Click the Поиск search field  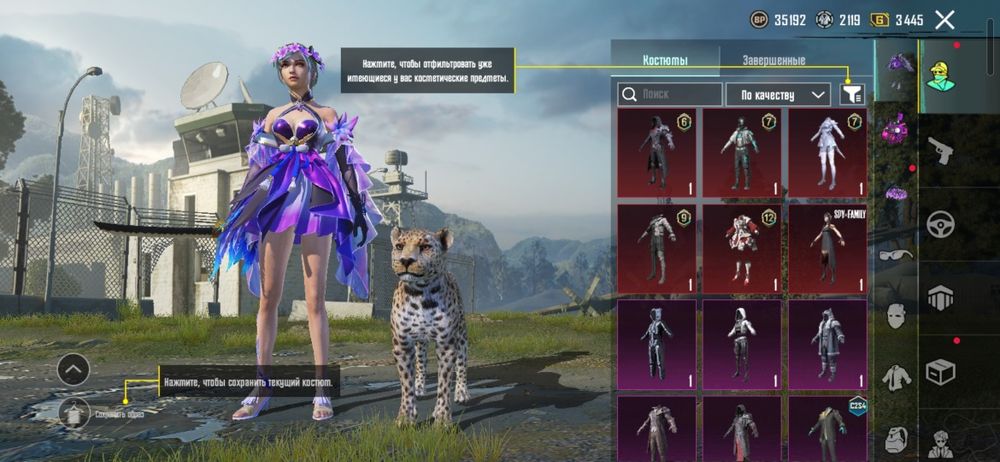(x=669, y=94)
